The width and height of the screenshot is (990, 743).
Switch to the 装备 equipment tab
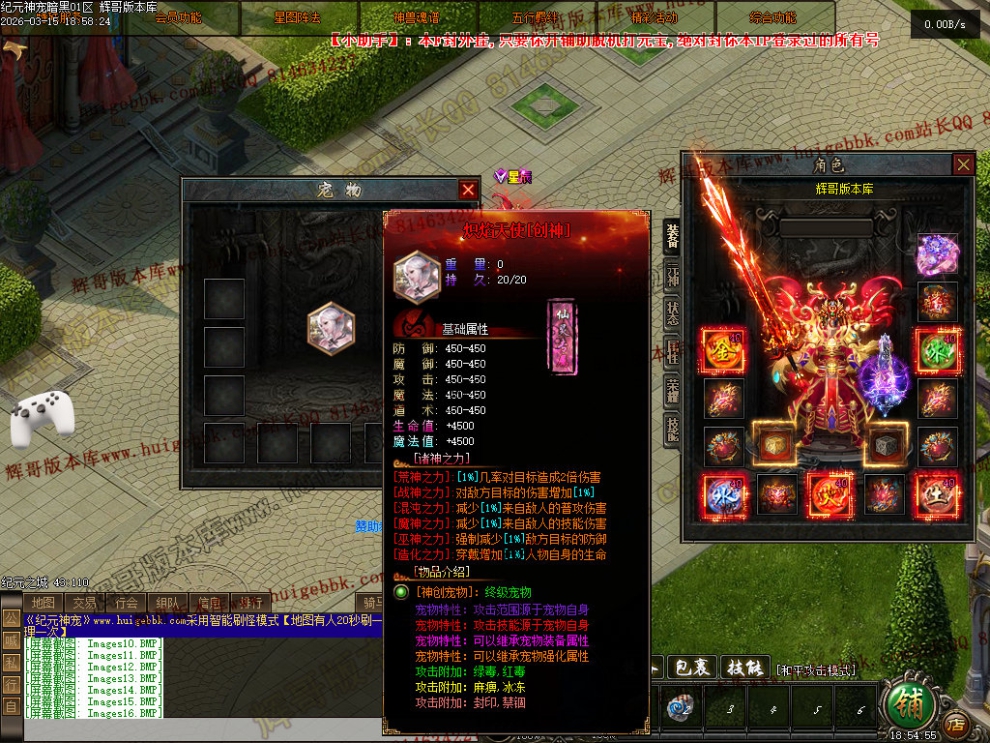tap(673, 236)
